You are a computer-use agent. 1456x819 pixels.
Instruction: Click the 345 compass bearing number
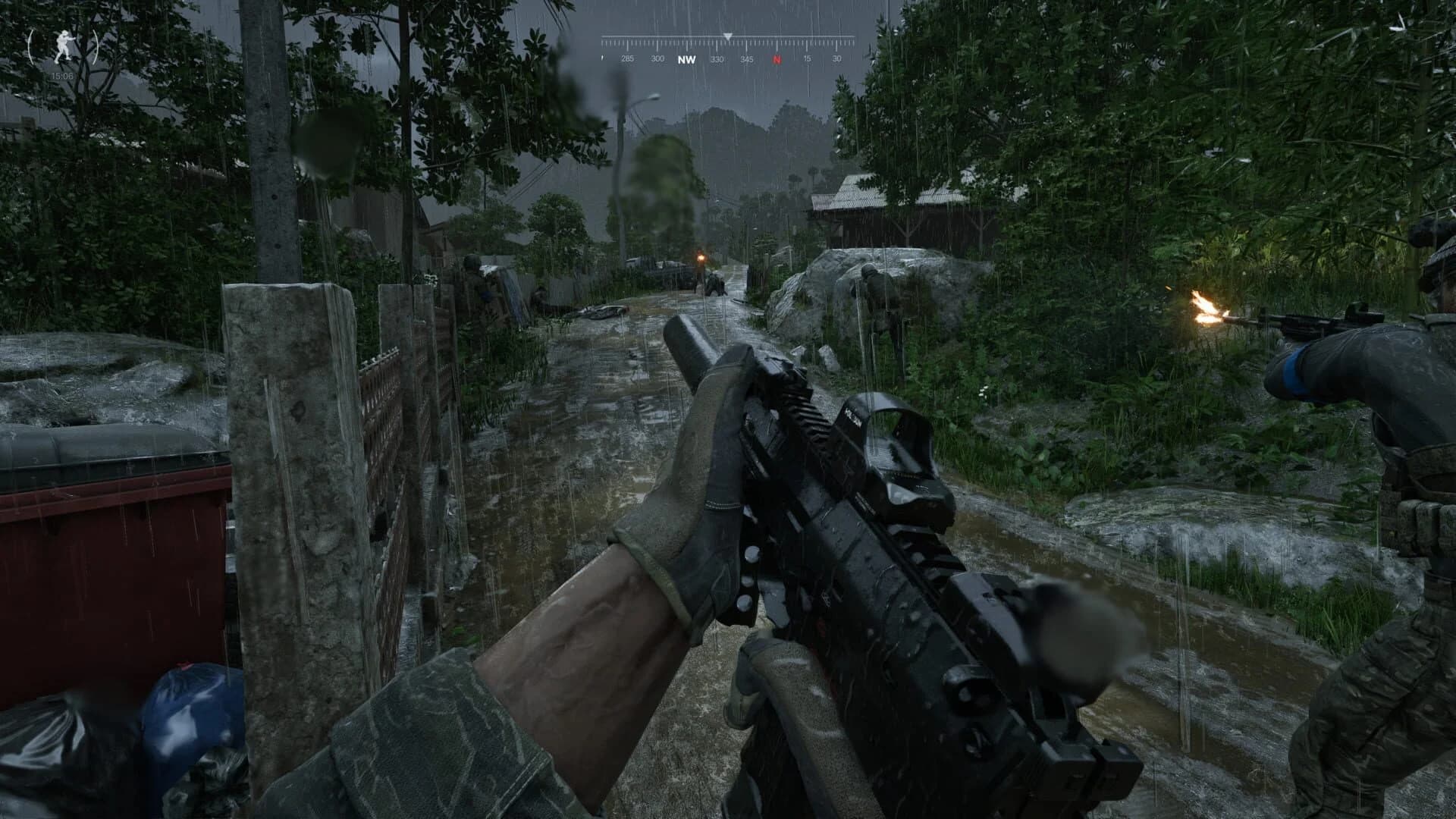tap(748, 58)
